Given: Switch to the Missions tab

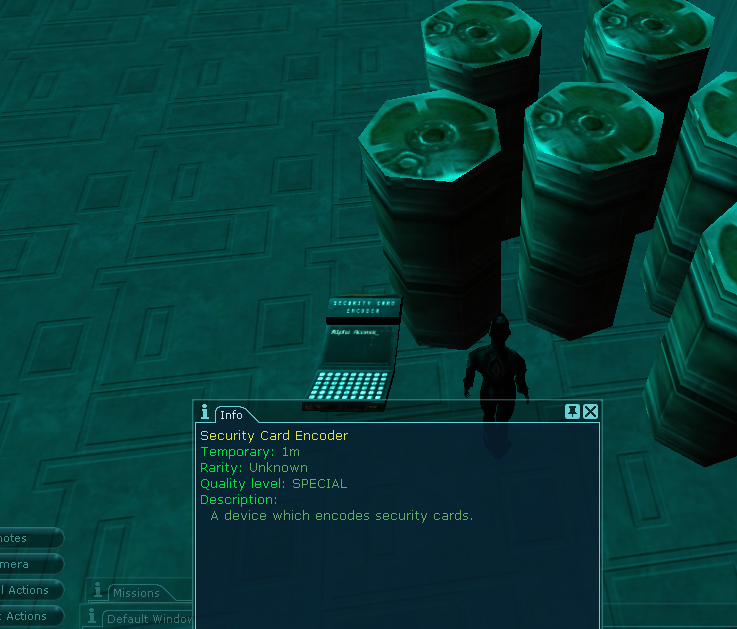Looking at the screenshot, I should coord(135,593).
